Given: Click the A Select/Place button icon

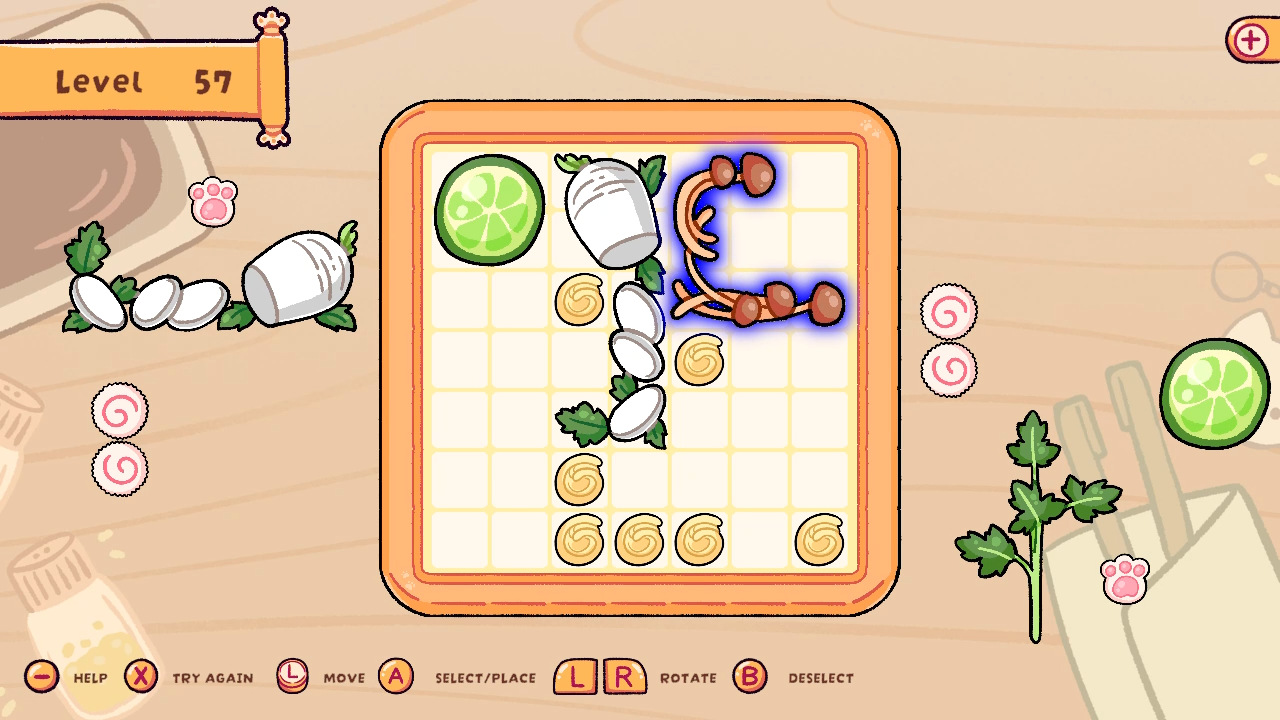Looking at the screenshot, I should [397, 677].
